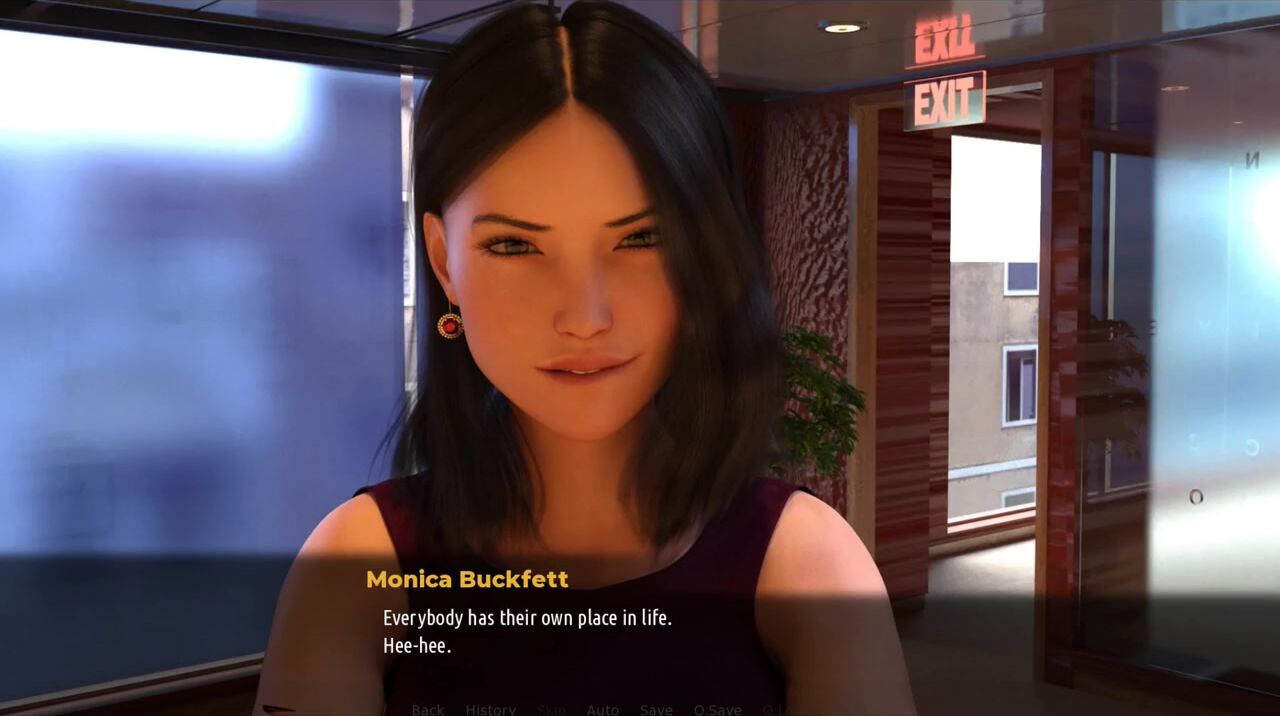
Task: Enable Auto-advance dialogue
Action: tap(602, 709)
